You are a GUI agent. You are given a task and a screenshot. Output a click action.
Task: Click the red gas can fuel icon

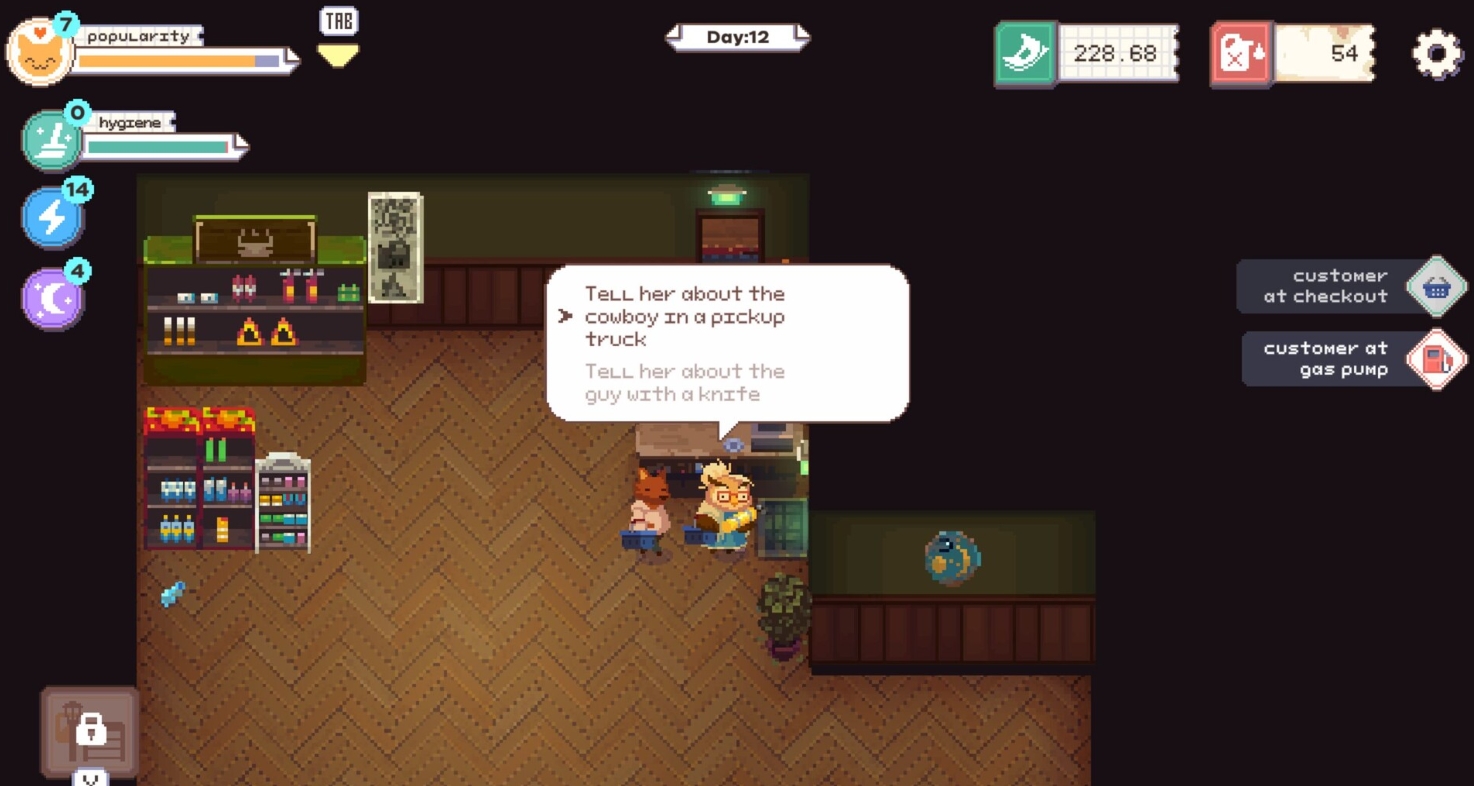[x=1241, y=53]
